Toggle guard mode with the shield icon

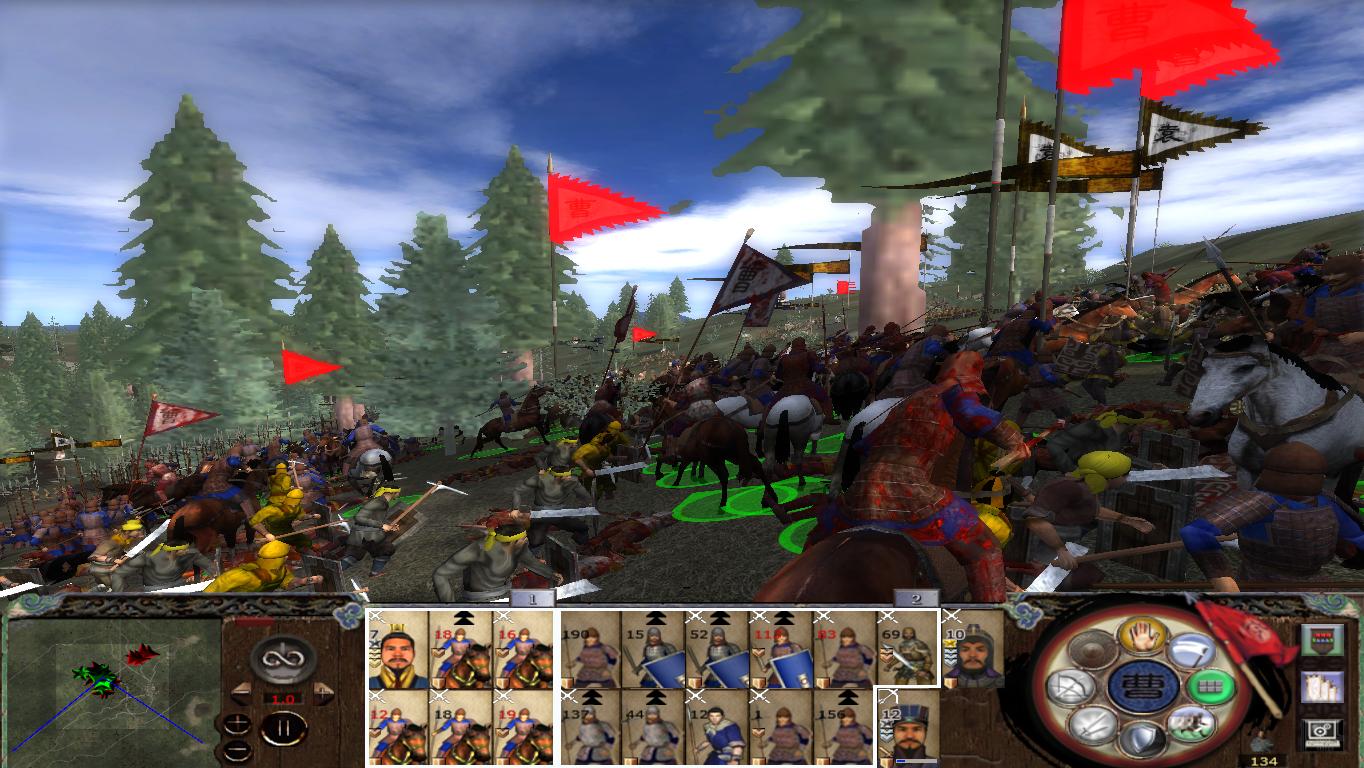point(1144,740)
